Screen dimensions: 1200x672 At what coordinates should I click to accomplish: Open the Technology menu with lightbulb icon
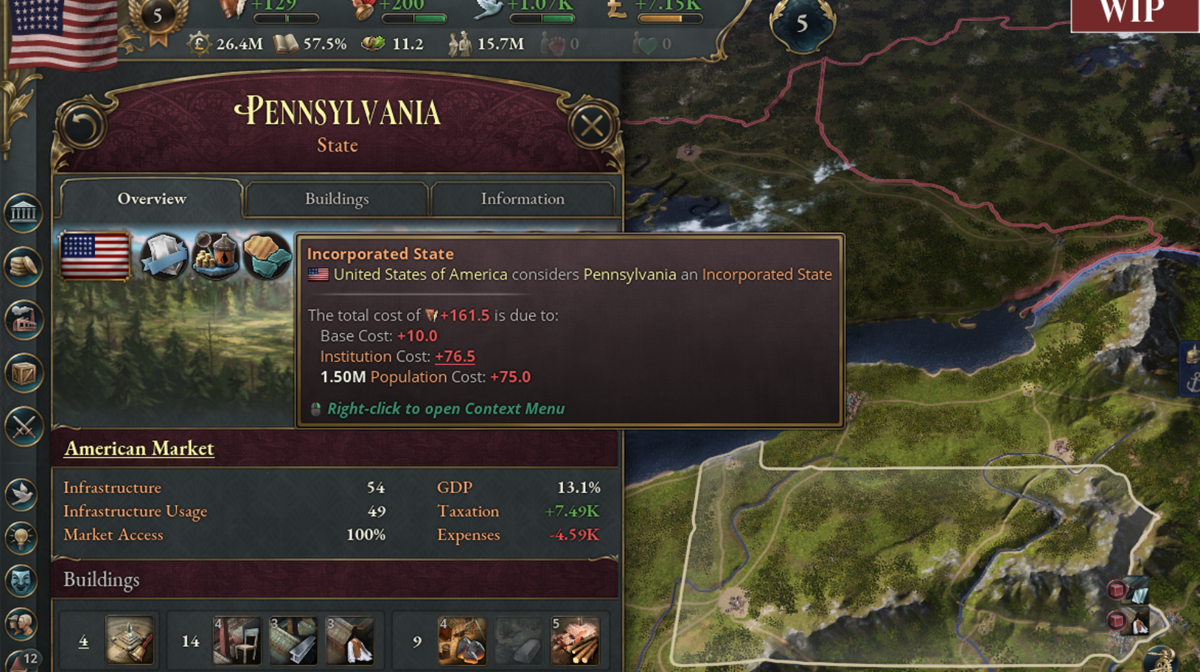coord(23,536)
